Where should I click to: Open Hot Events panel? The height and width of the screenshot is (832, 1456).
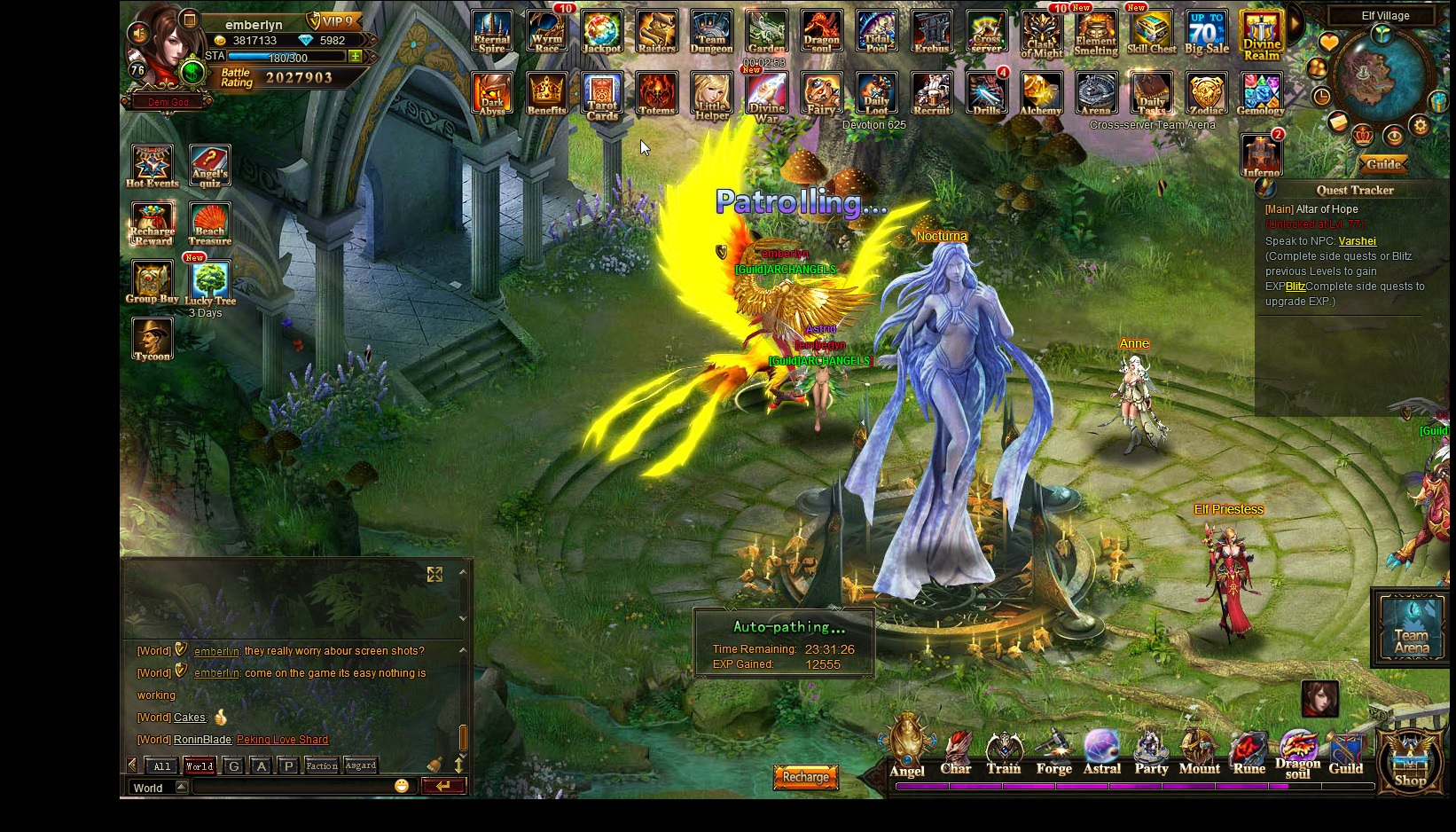pyautogui.click(x=152, y=166)
